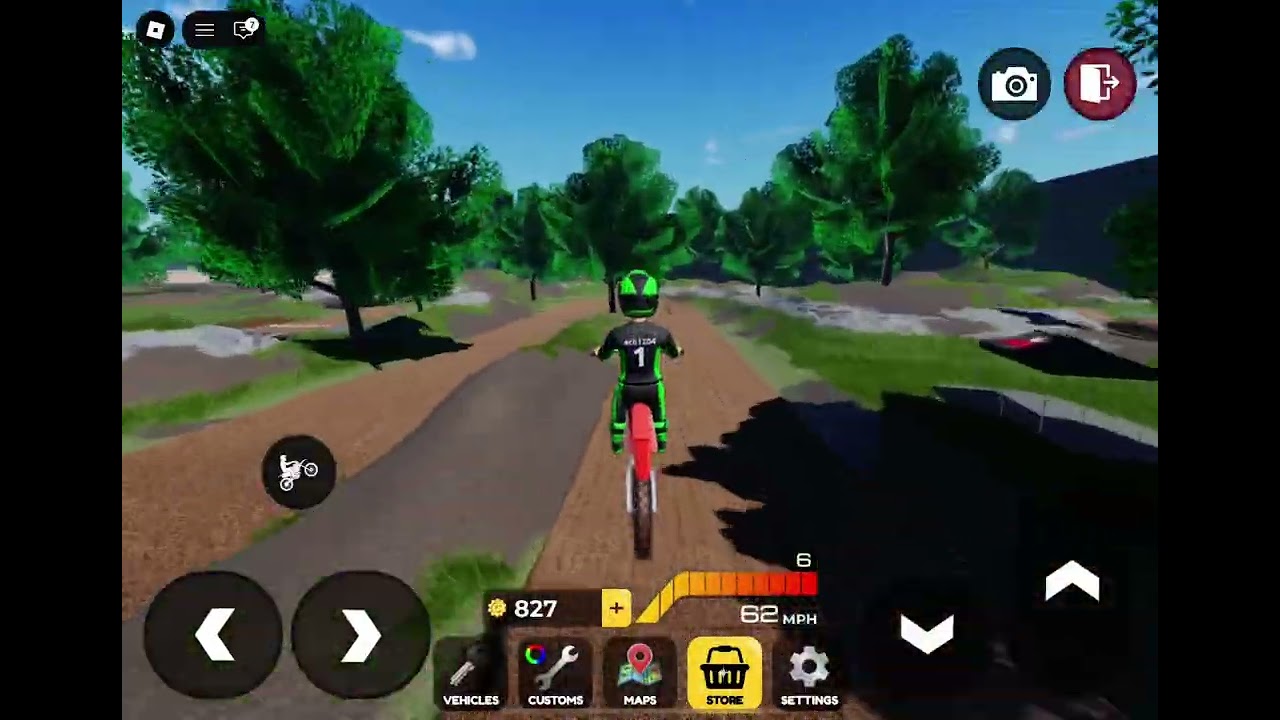Tap the yellow plus to add coins
Image resolution: width=1280 pixels, height=720 pixels.
(616, 608)
